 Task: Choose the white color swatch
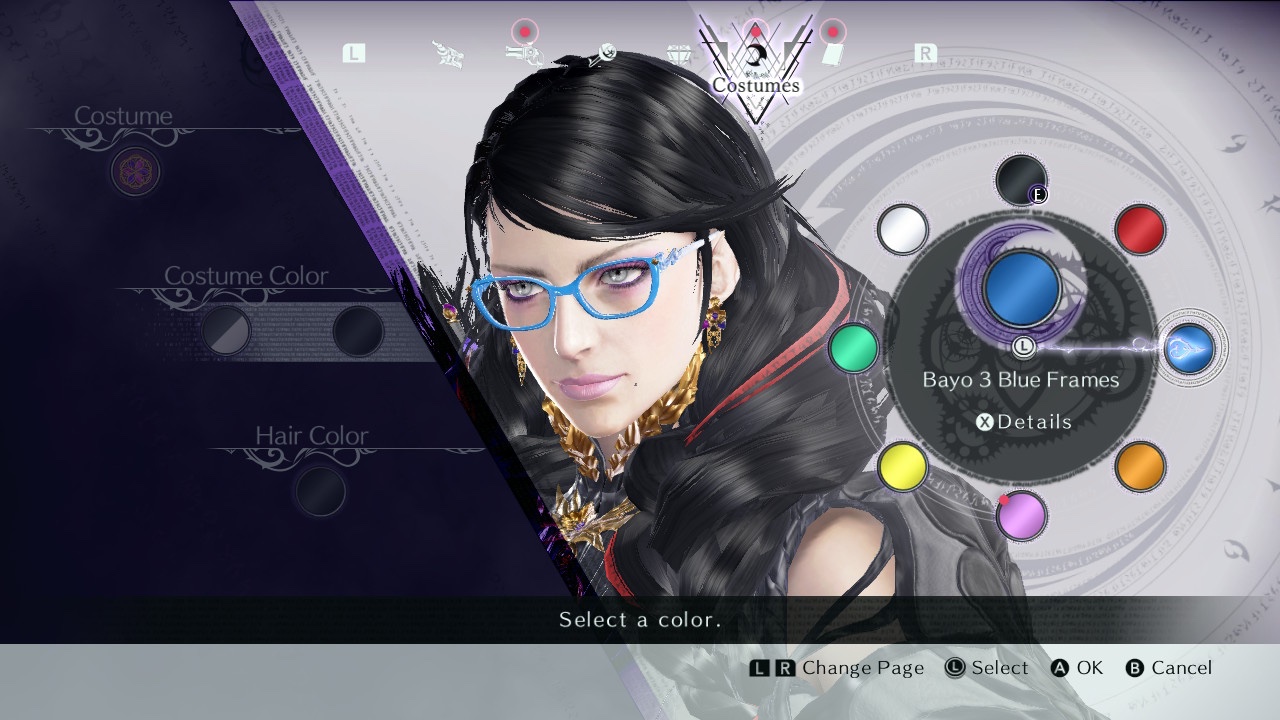click(x=902, y=230)
